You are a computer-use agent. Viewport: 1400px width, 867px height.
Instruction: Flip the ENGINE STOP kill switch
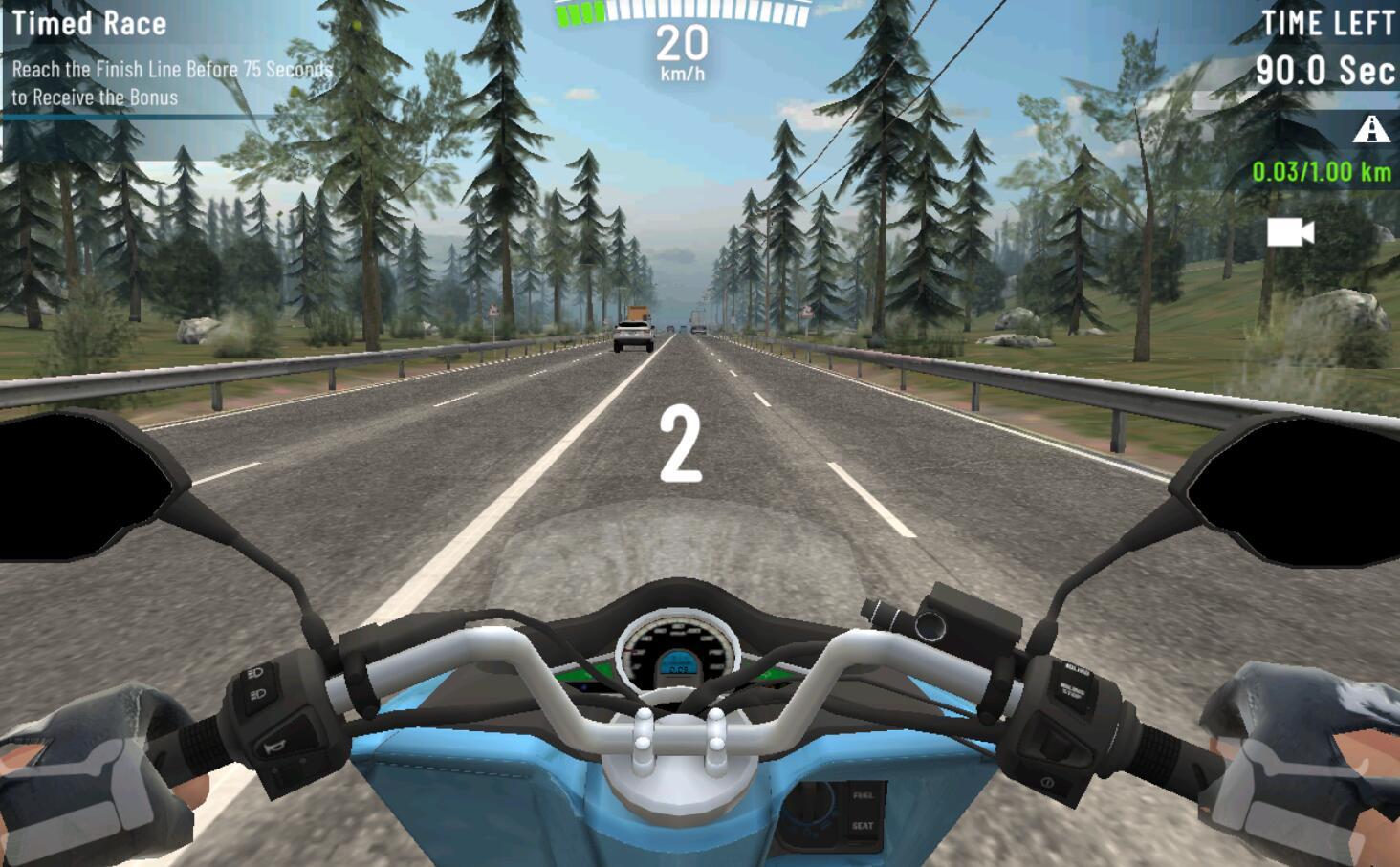(x=1073, y=688)
